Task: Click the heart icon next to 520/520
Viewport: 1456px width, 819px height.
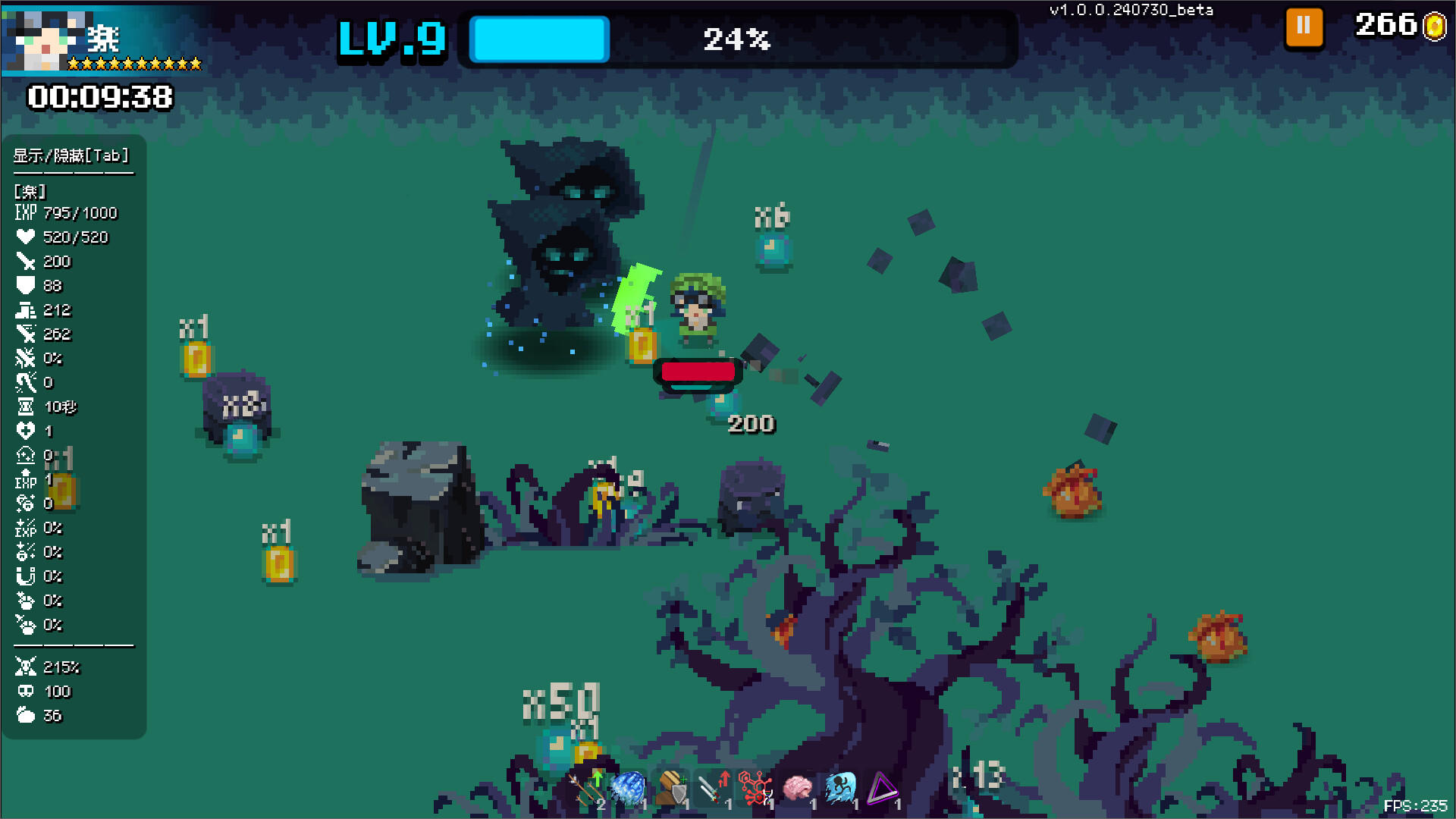Action: click(x=27, y=237)
